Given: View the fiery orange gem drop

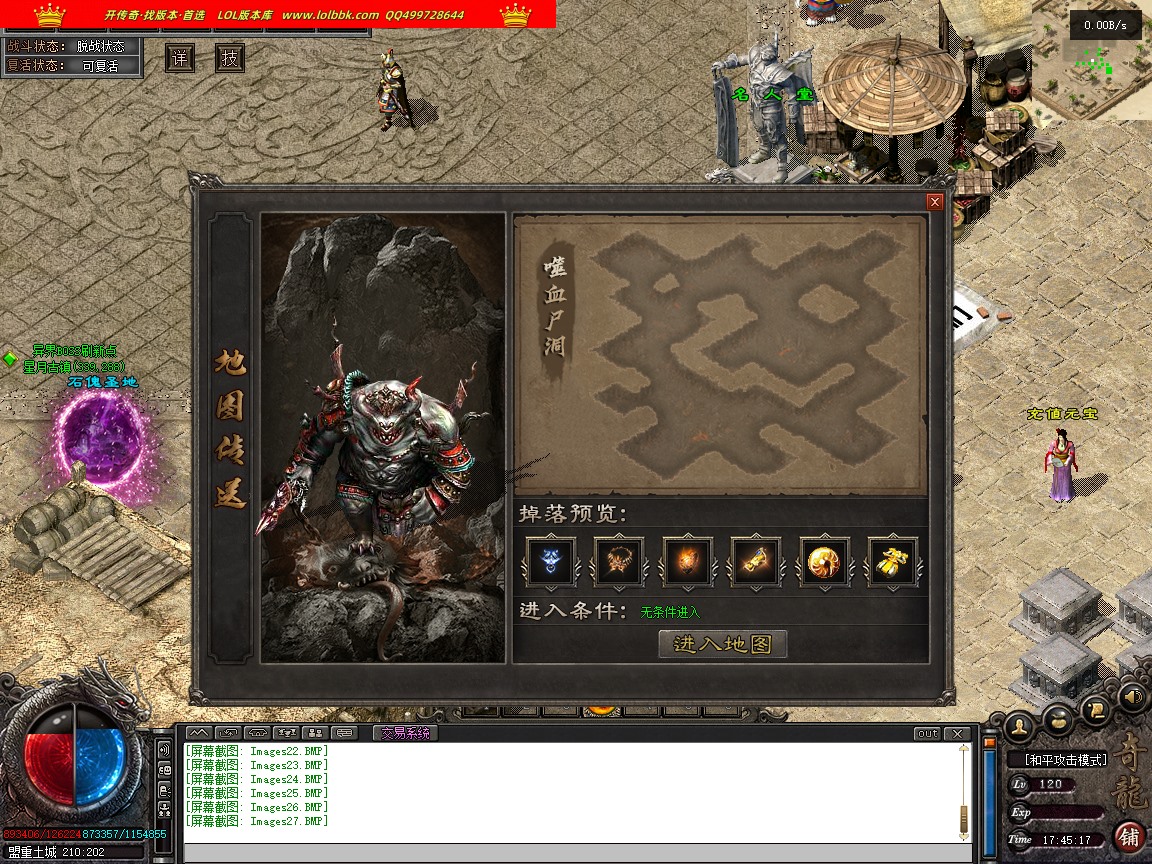Looking at the screenshot, I should (687, 562).
